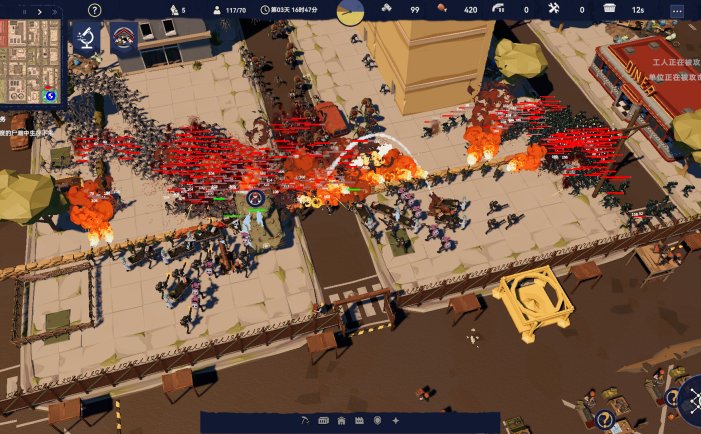Activate fast-forward game speed
Viewport: 701px width, 434px height.
[54, 10]
